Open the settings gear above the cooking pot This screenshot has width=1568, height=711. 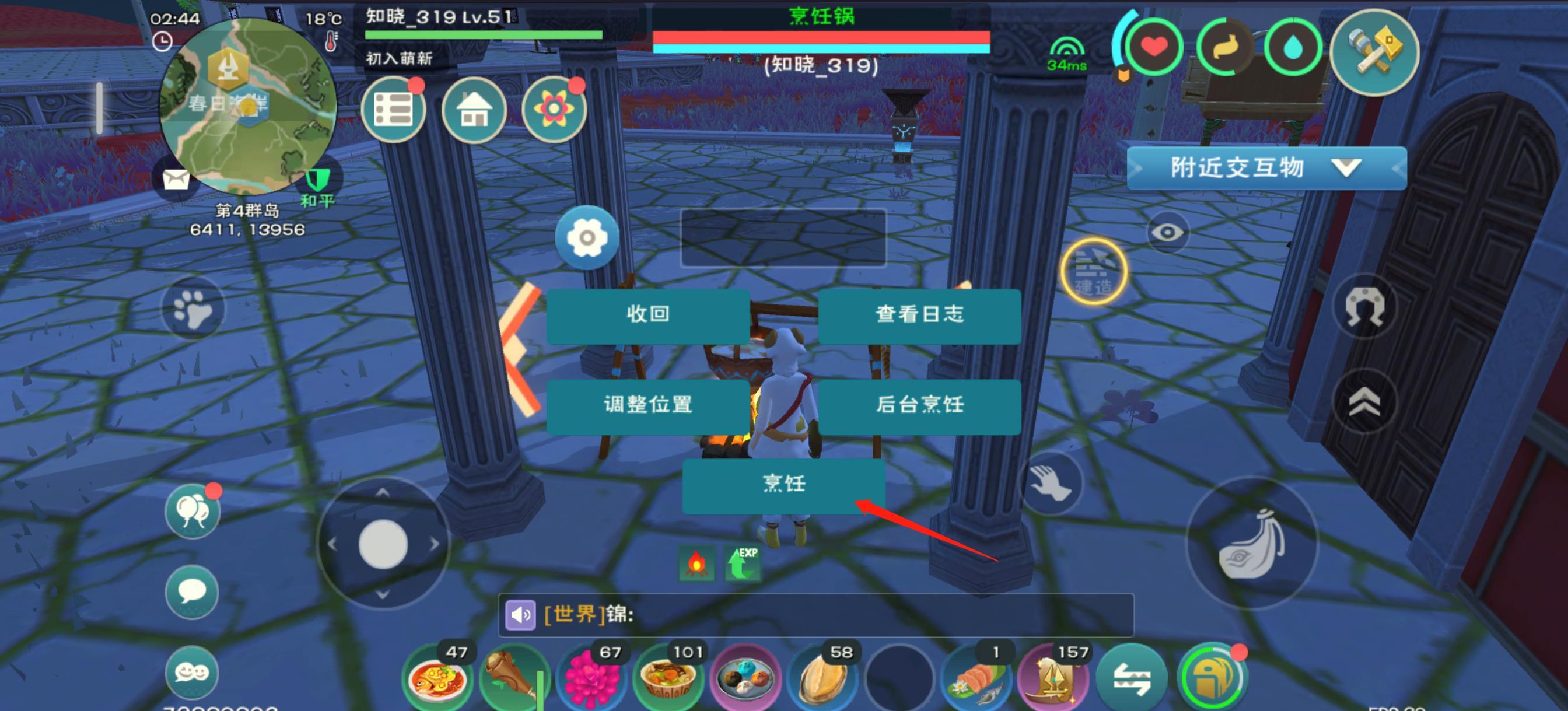point(587,237)
